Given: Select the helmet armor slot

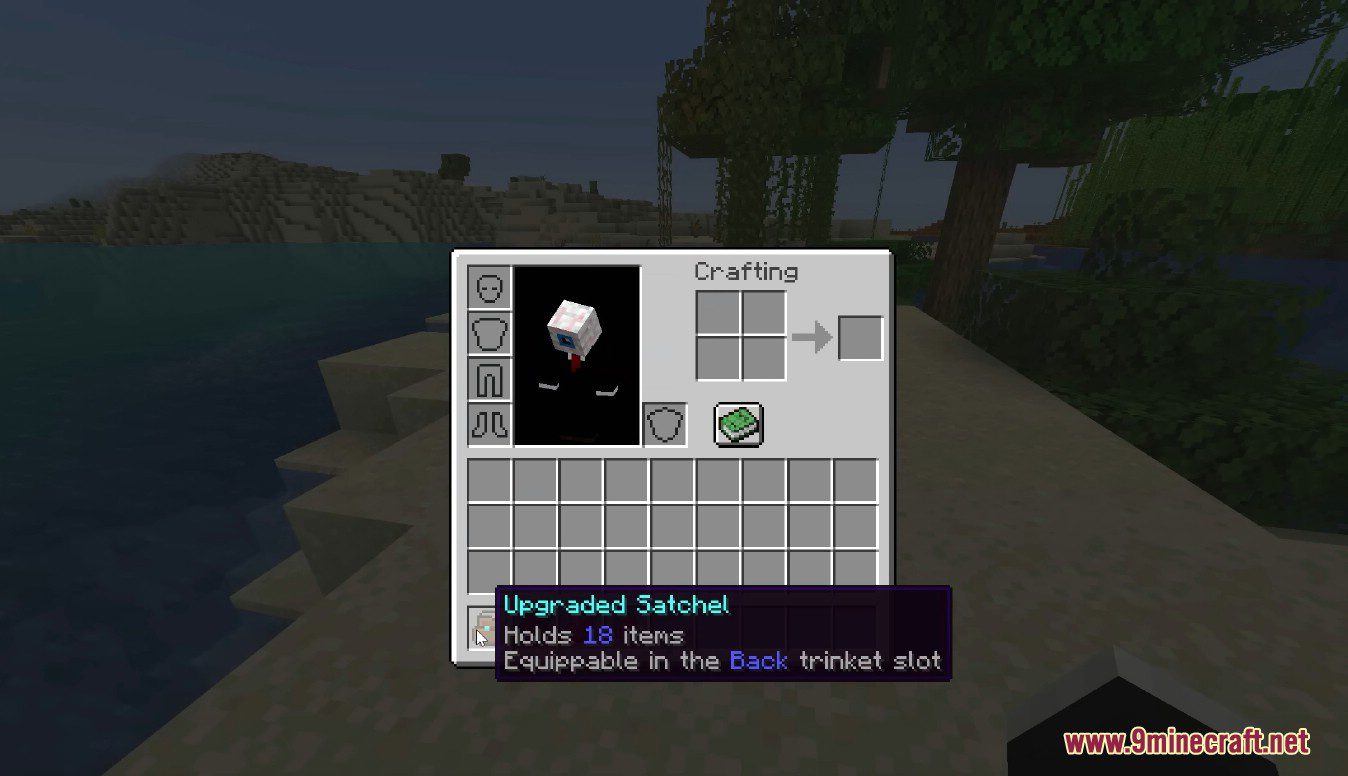Looking at the screenshot, I should tap(489, 286).
